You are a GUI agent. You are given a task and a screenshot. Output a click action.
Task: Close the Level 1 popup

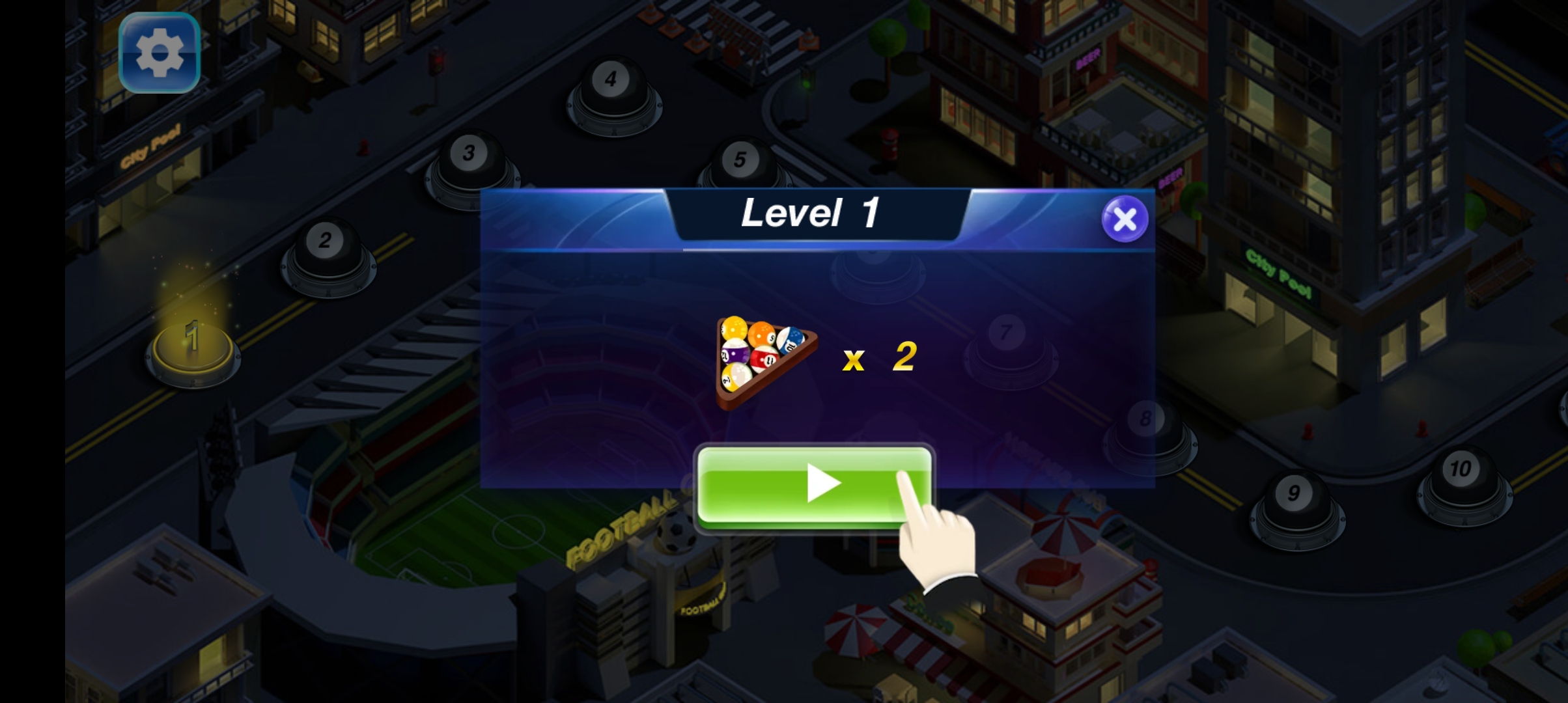click(1125, 219)
